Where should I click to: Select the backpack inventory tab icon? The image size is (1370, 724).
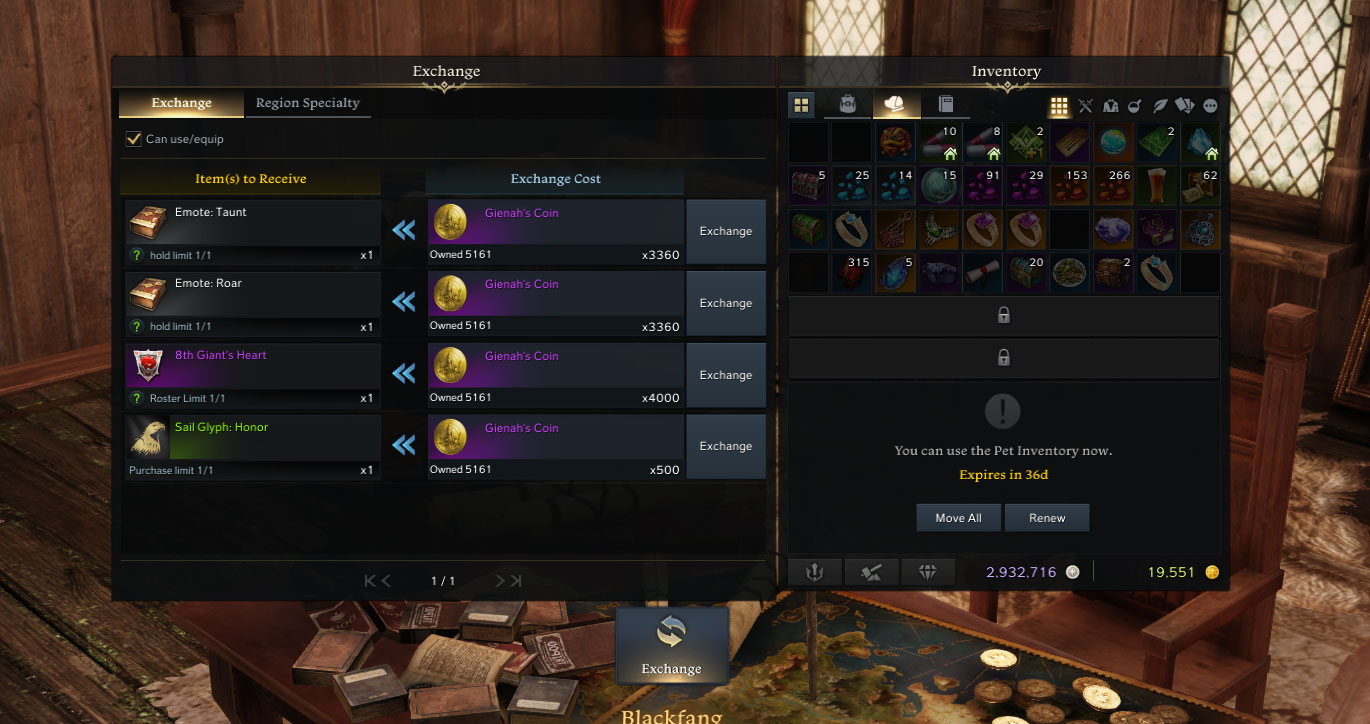(x=847, y=104)
